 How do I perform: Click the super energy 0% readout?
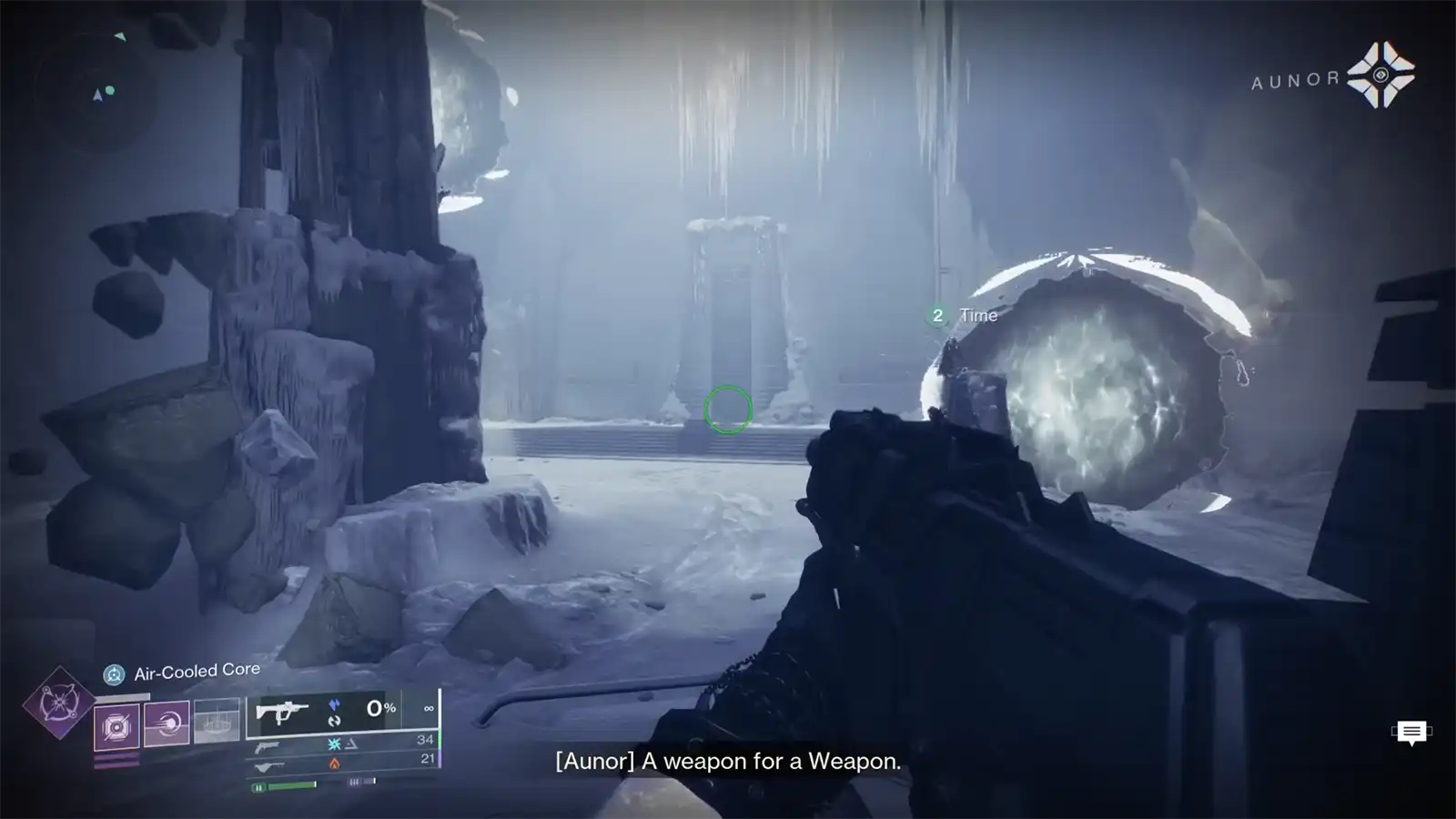click(380, 708)
